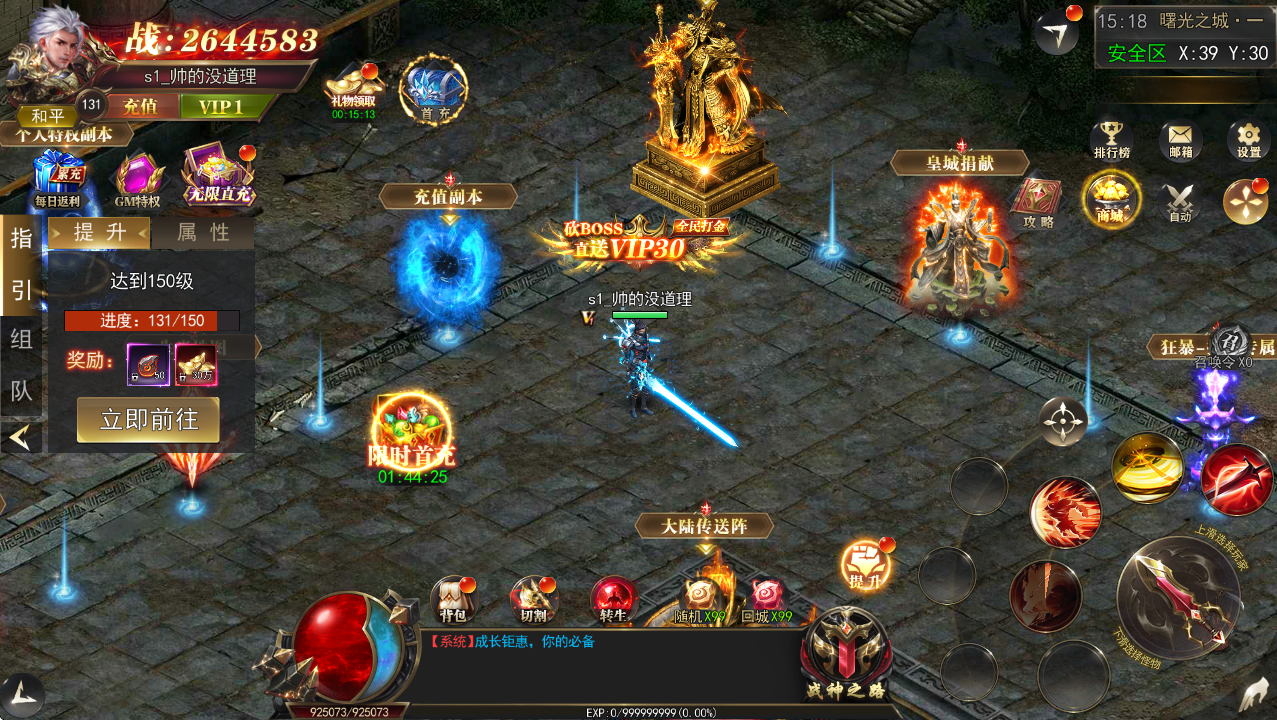Open the 设置 settings gear
The height and width of the screenshot is (720, 1277).
tap(1248, 139)
